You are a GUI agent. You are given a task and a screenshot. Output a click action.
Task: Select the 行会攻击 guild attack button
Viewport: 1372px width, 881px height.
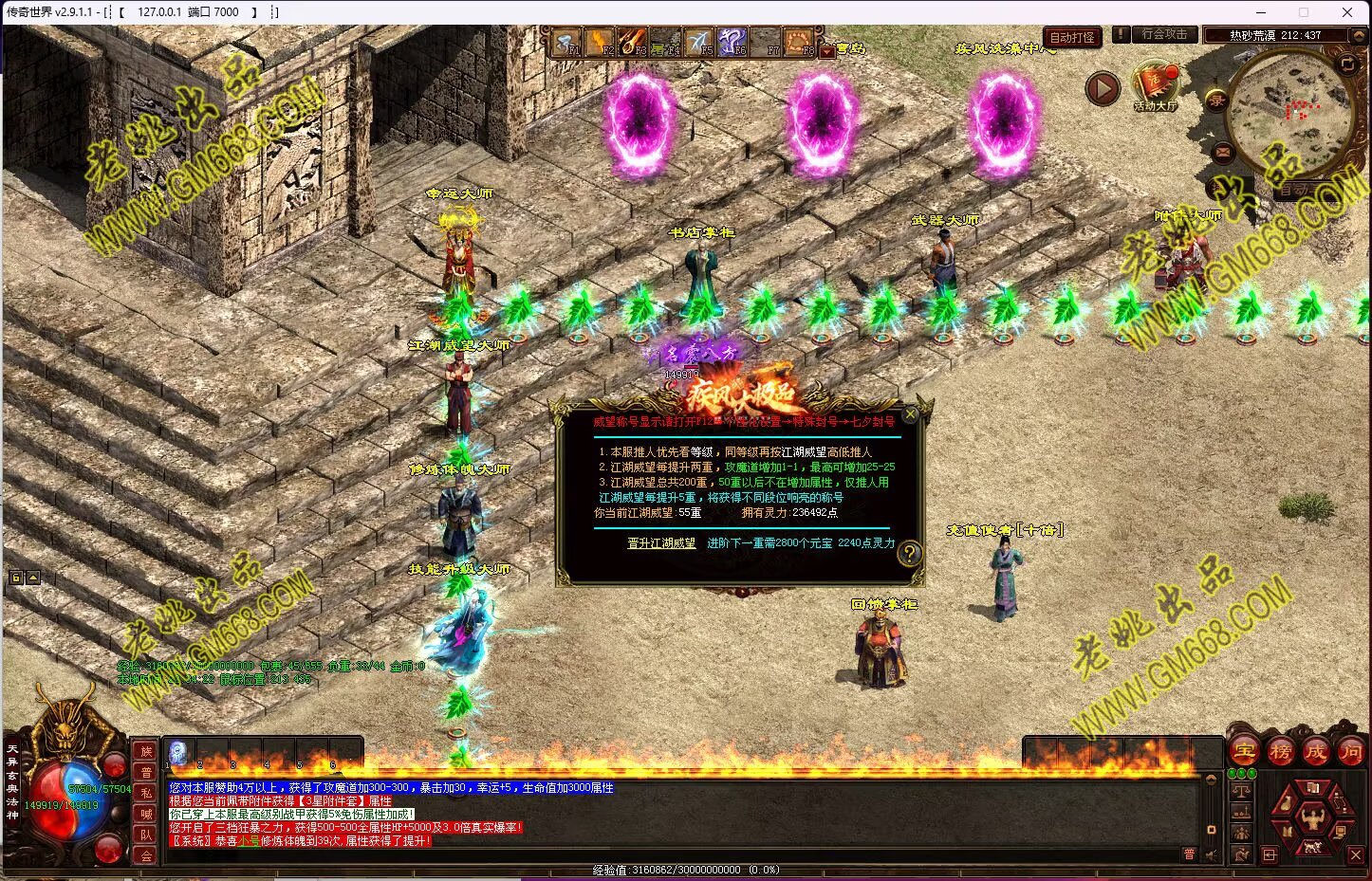tap(1164, 34)
